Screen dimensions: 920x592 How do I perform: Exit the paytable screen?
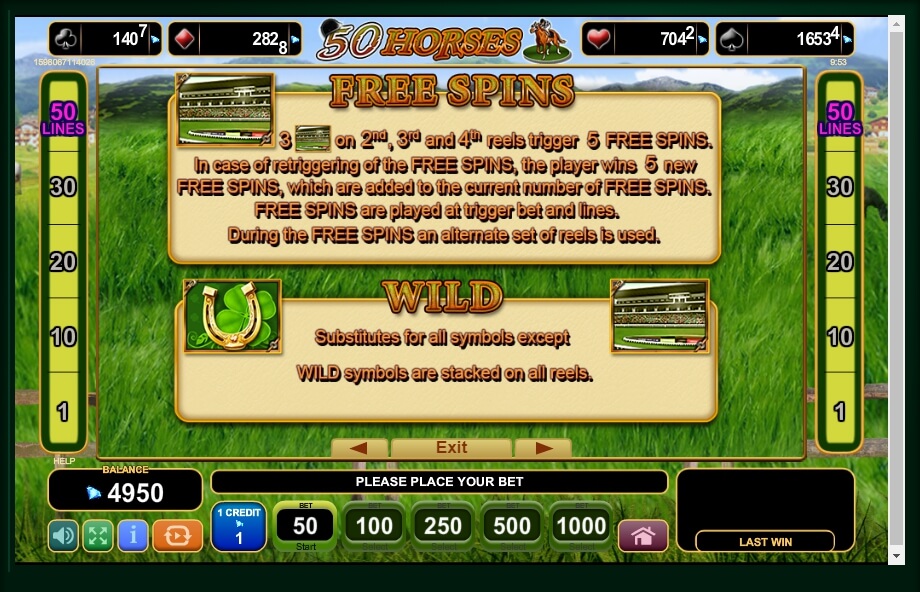point(451,448)
